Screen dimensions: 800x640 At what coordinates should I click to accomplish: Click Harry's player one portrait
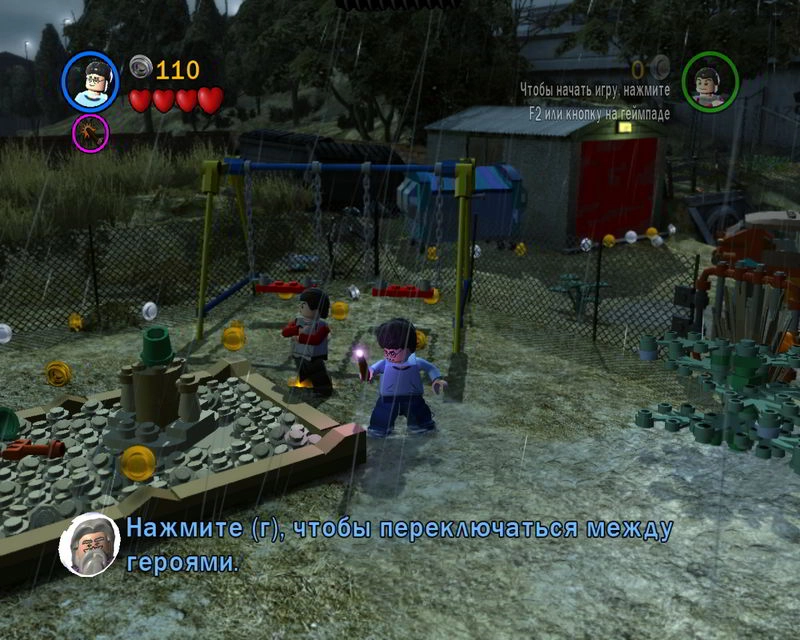point(90,81)
